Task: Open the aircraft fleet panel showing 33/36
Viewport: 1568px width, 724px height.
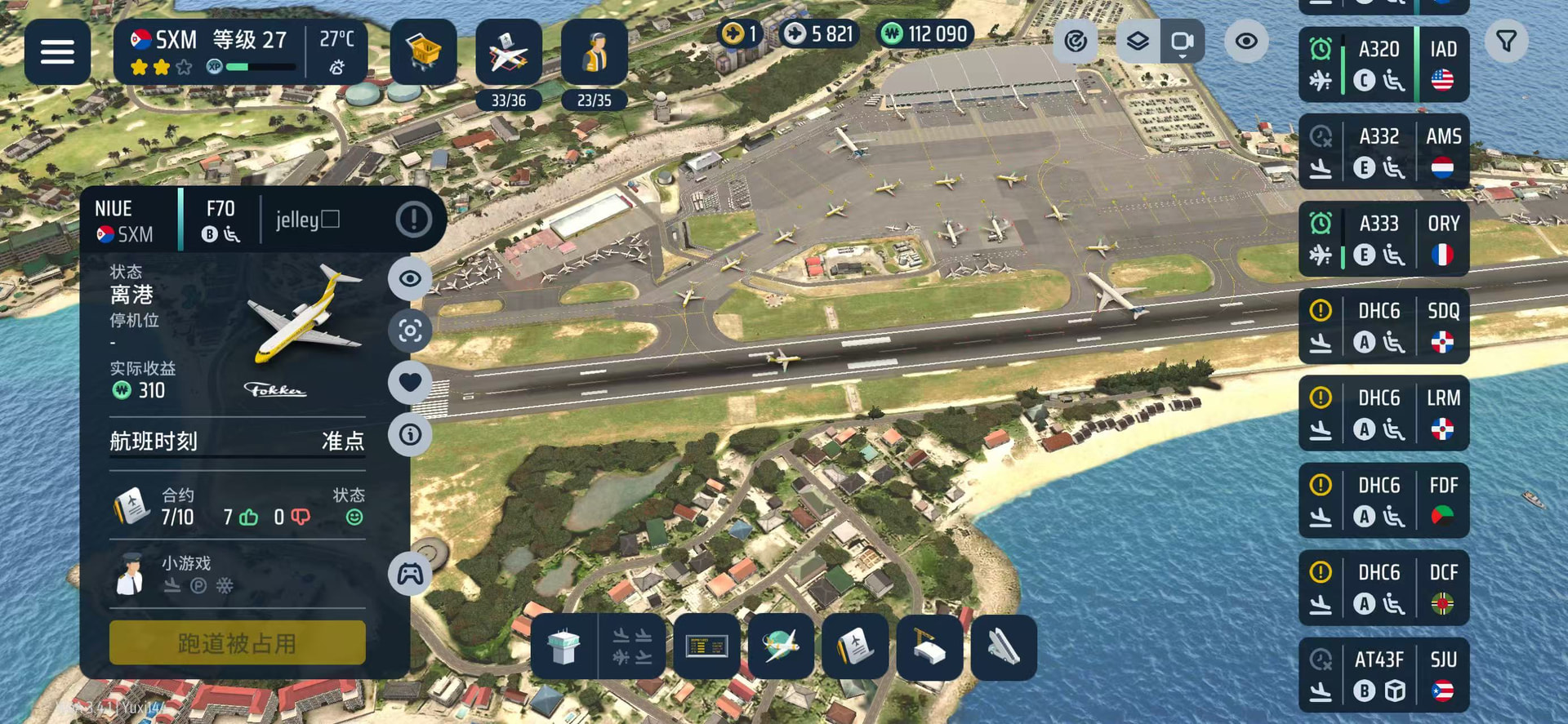Action: pyautogui.click(x=508, y=54)
